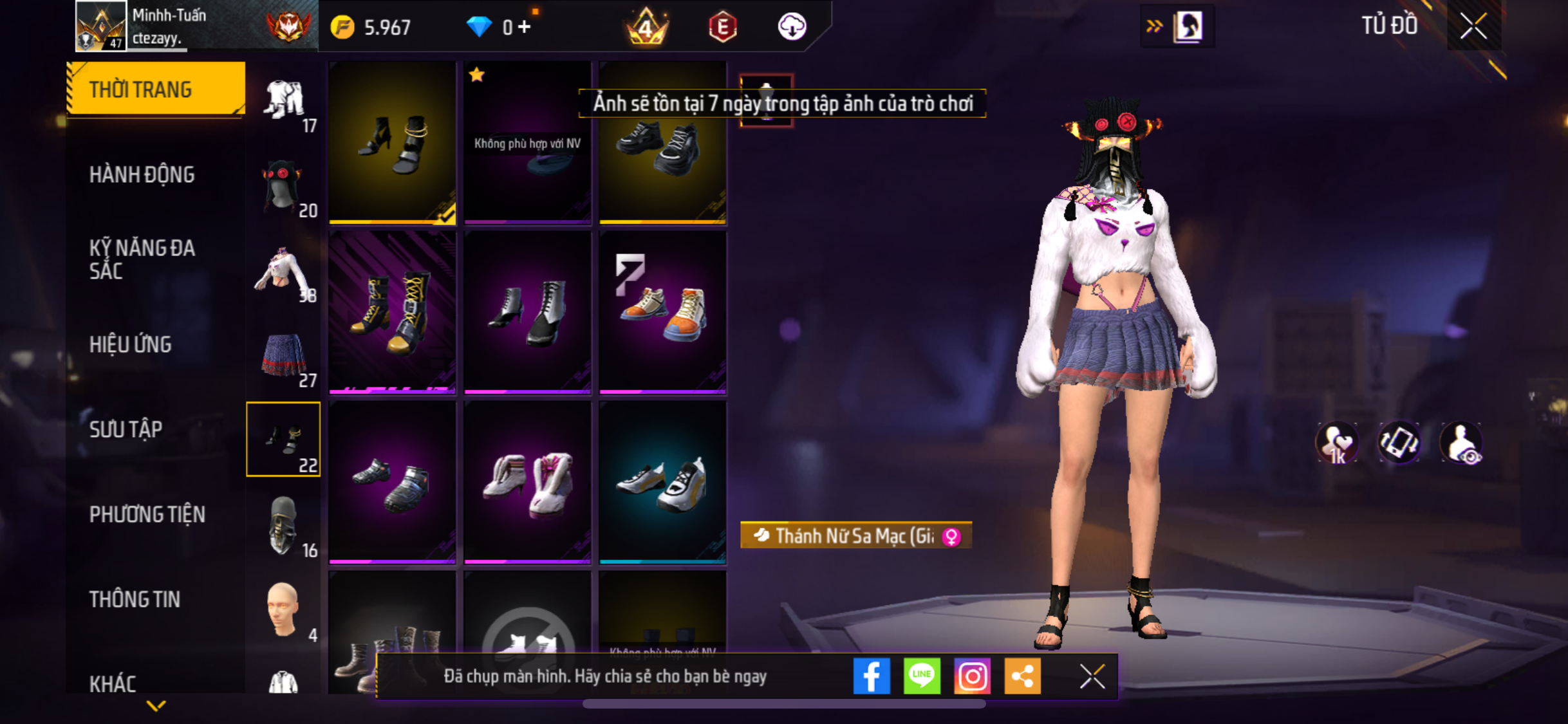Select the black beanie head category
The height and width of the screenshot is (724, 1568).
284,188
